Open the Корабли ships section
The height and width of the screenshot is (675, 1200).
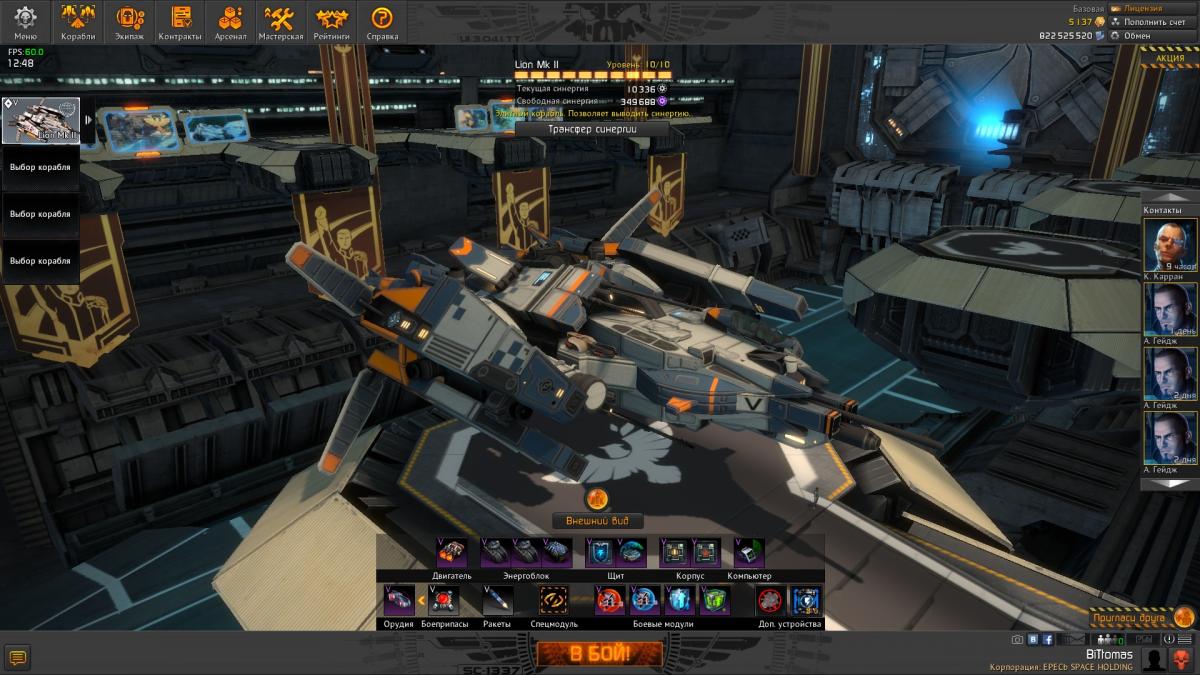pyautogui.click(x=78, y=22)
